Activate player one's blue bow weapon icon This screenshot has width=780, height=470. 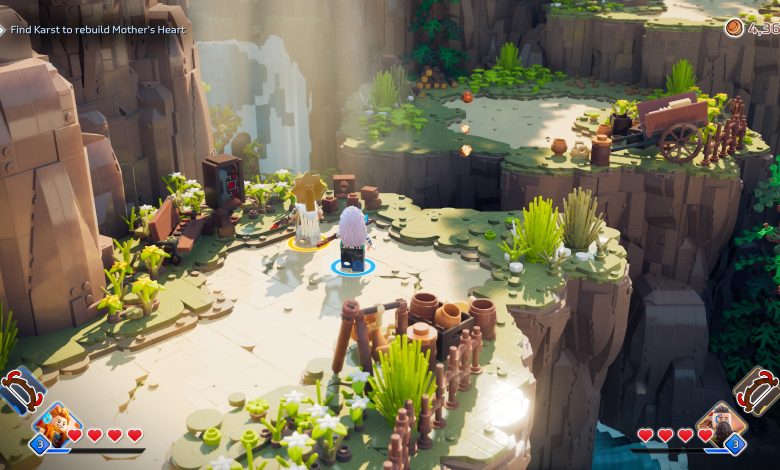20,390
